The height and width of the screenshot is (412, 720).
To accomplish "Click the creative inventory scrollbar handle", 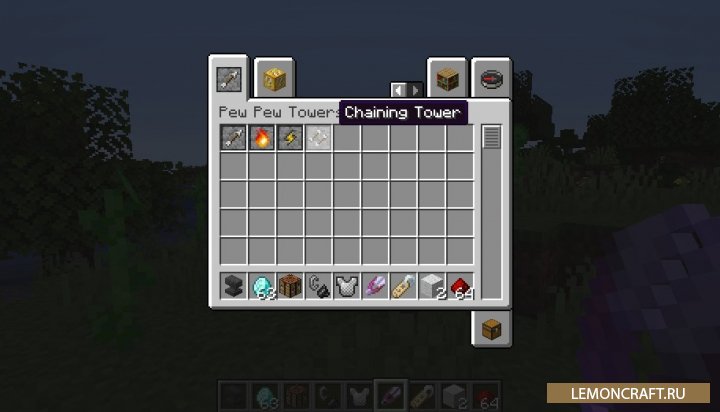I will pos(490,137).
